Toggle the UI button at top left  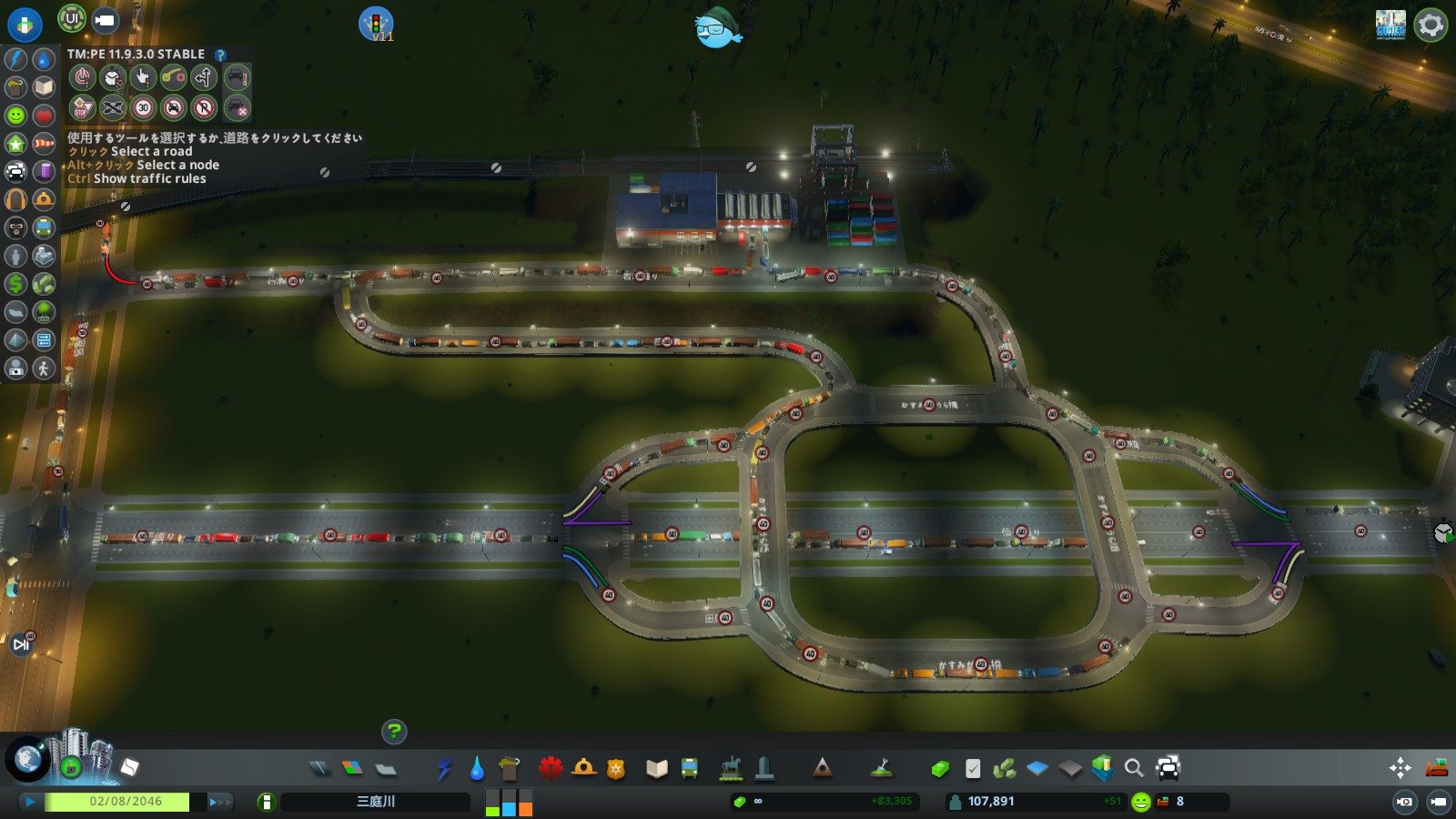point(72,18)
